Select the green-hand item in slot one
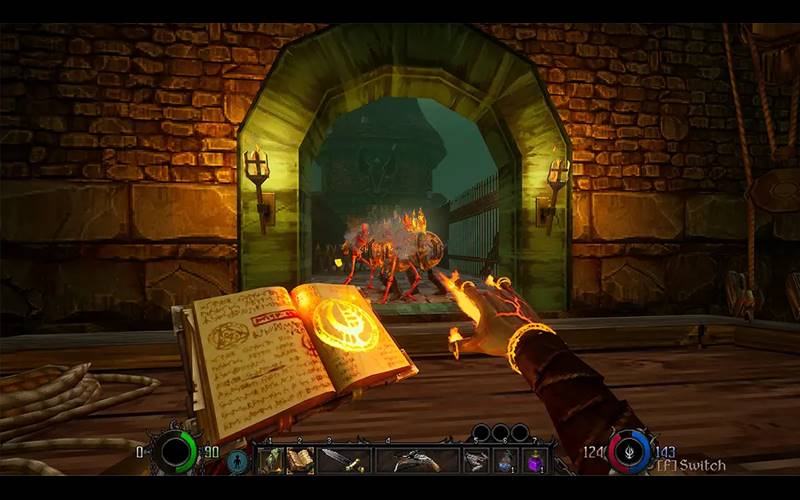 point(271,460)
